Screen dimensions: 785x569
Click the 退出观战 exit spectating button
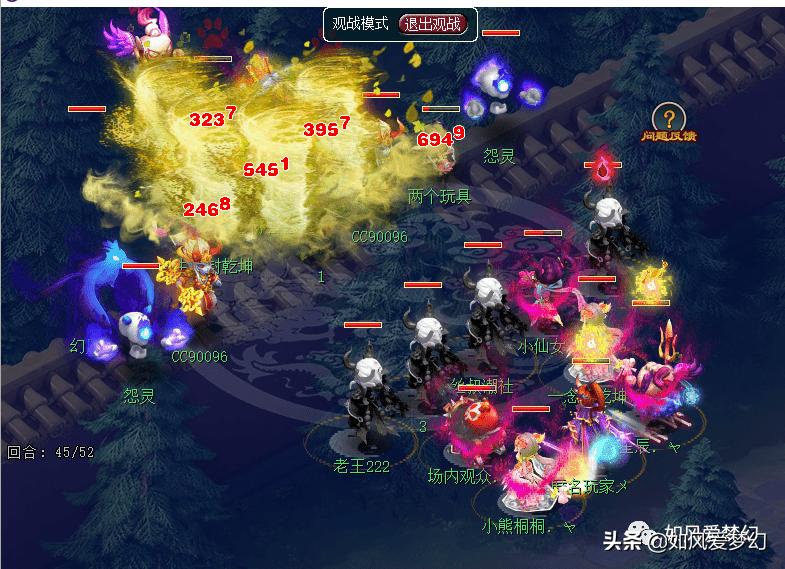[433, 24]
